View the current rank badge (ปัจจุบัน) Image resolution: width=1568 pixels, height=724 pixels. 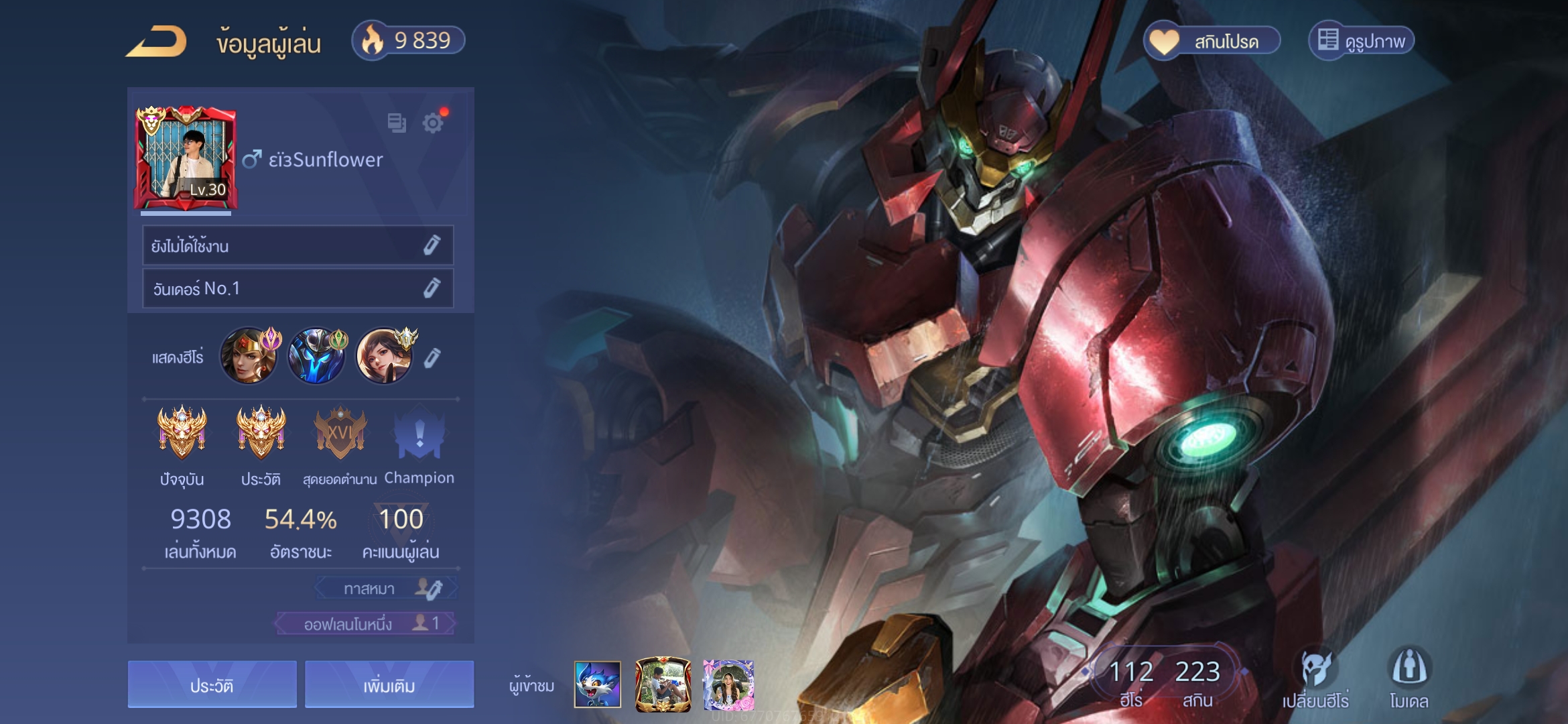pyautogui.click(x=182, y=432)
